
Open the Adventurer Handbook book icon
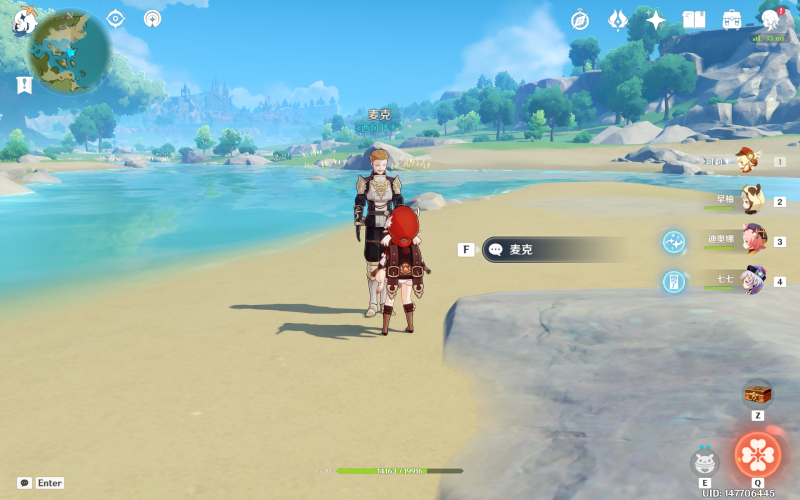(694, 19)
